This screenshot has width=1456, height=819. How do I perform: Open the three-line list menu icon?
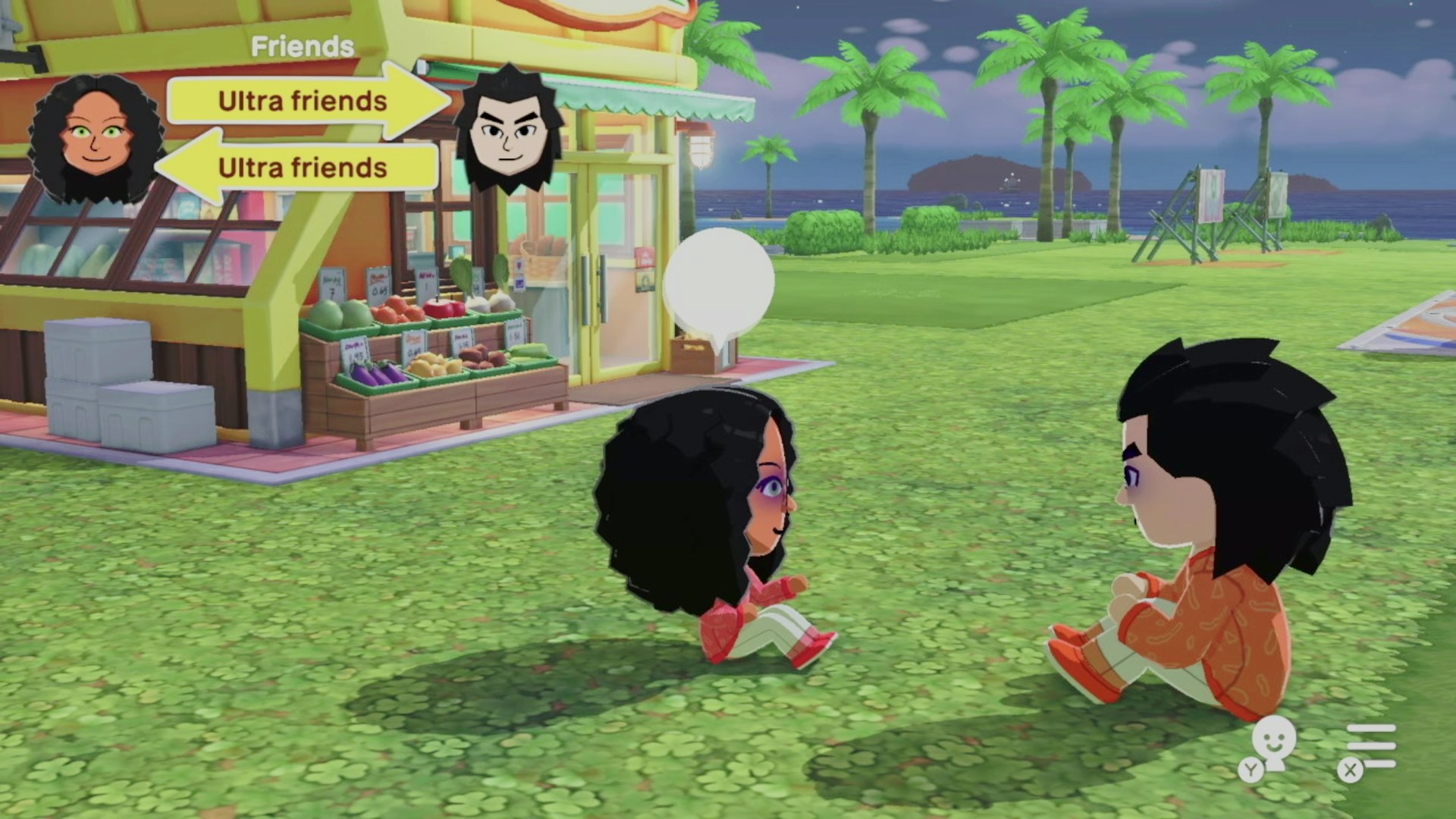[x=1371, y=746]
